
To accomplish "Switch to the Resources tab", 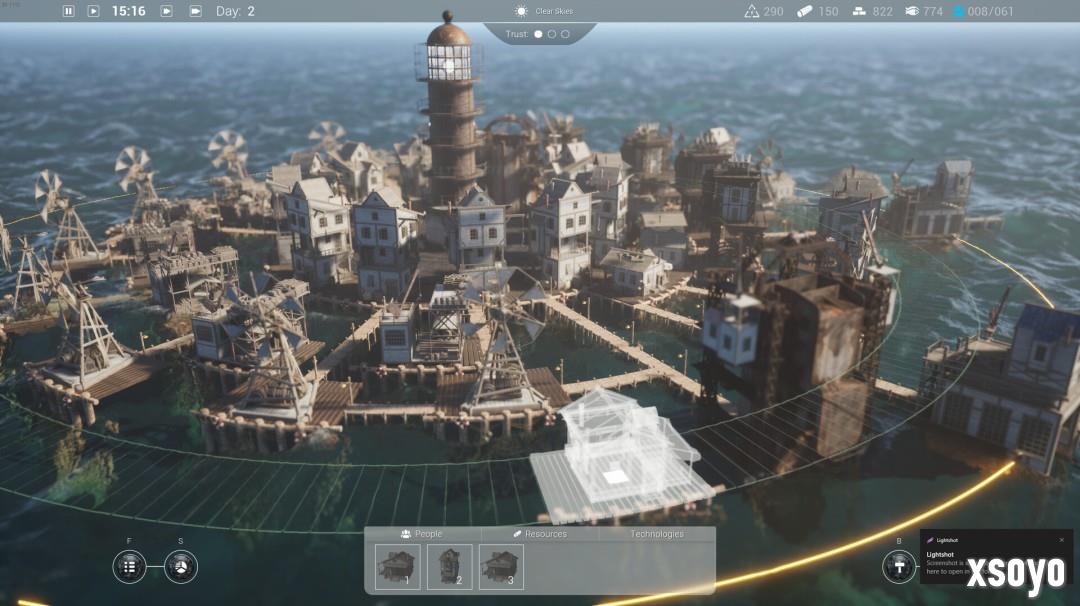I will click(x=540, y=534).
